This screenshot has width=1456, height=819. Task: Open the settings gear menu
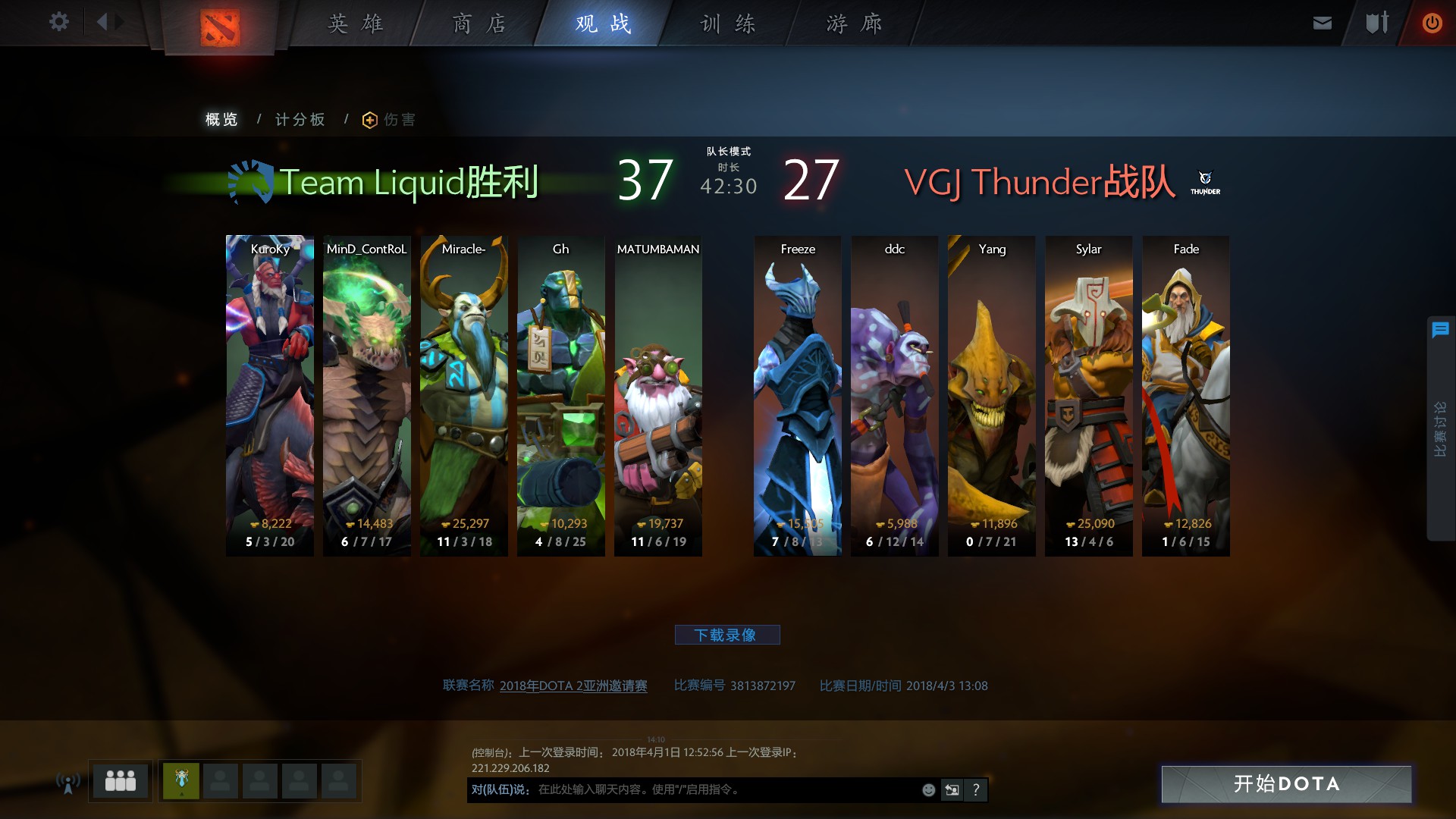[58, 22]
